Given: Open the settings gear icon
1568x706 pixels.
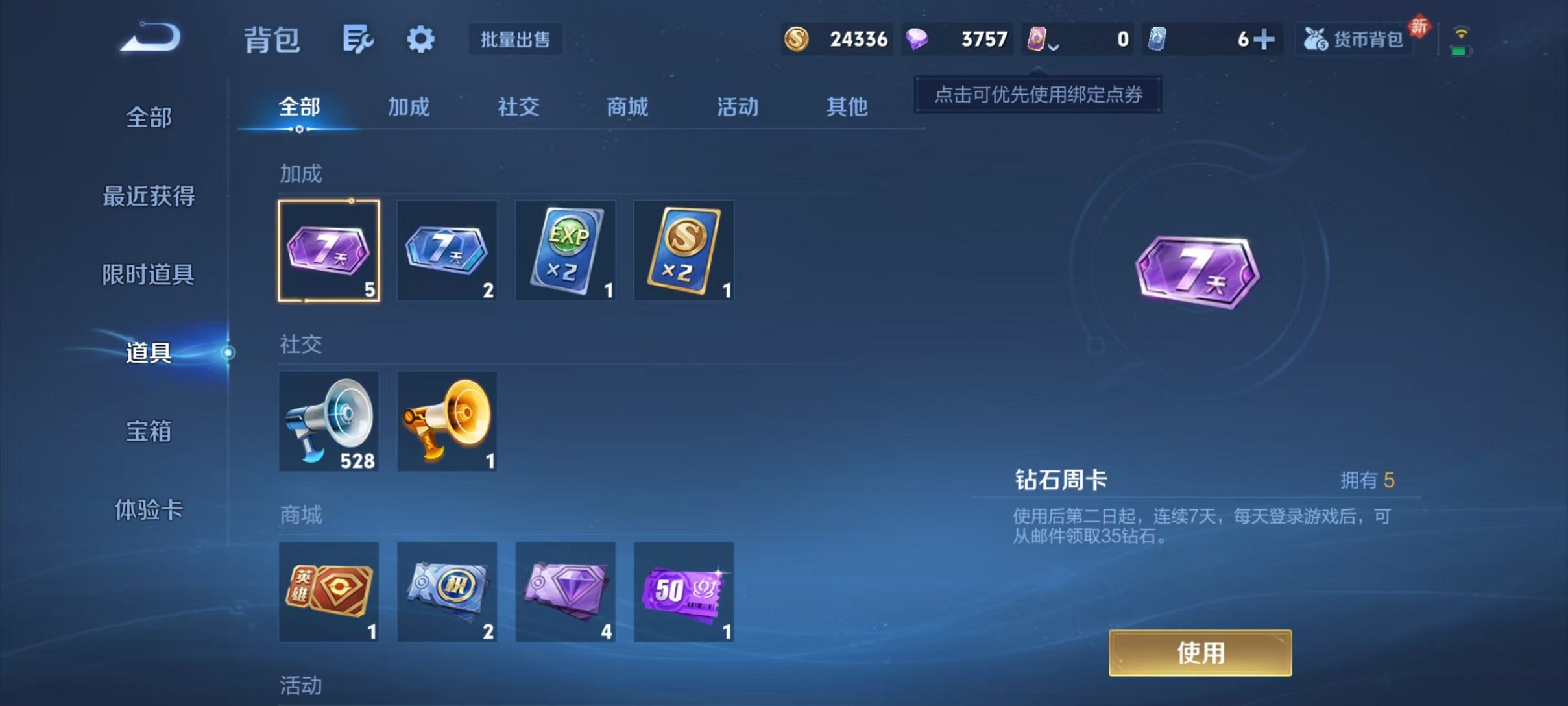Looking at the screenshot, I should pyautogui.click(x=420, y=39).
